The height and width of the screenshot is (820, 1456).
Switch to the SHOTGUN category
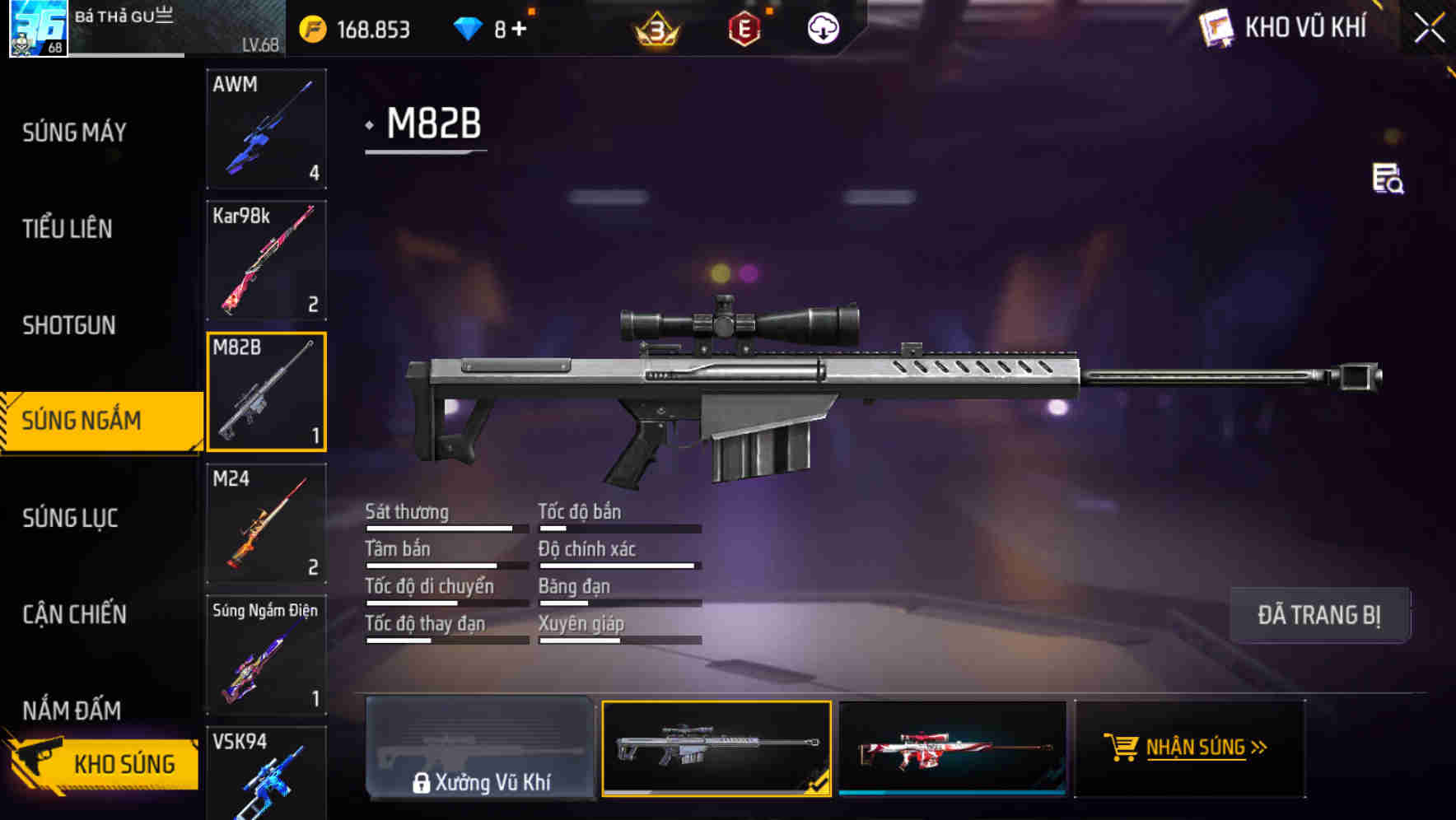[x=68, y=325]
